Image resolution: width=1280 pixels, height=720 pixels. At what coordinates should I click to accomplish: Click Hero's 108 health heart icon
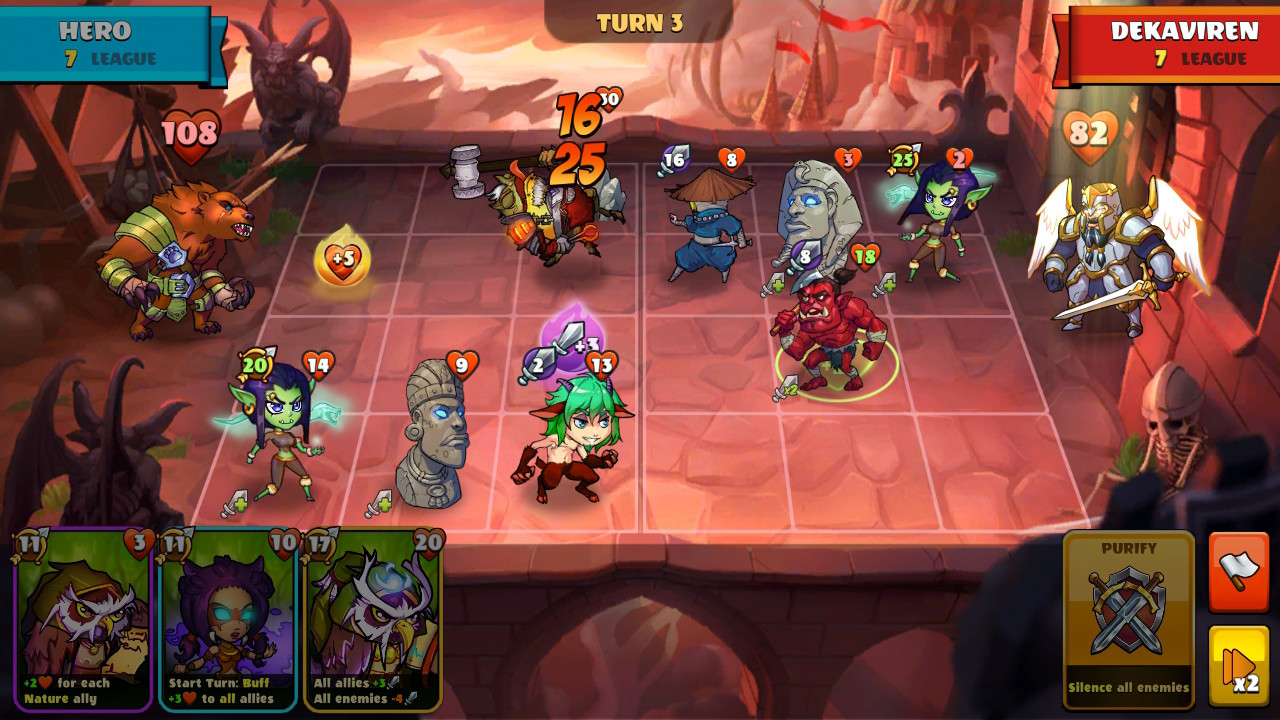pyautogui.click(x=190, y=132)
